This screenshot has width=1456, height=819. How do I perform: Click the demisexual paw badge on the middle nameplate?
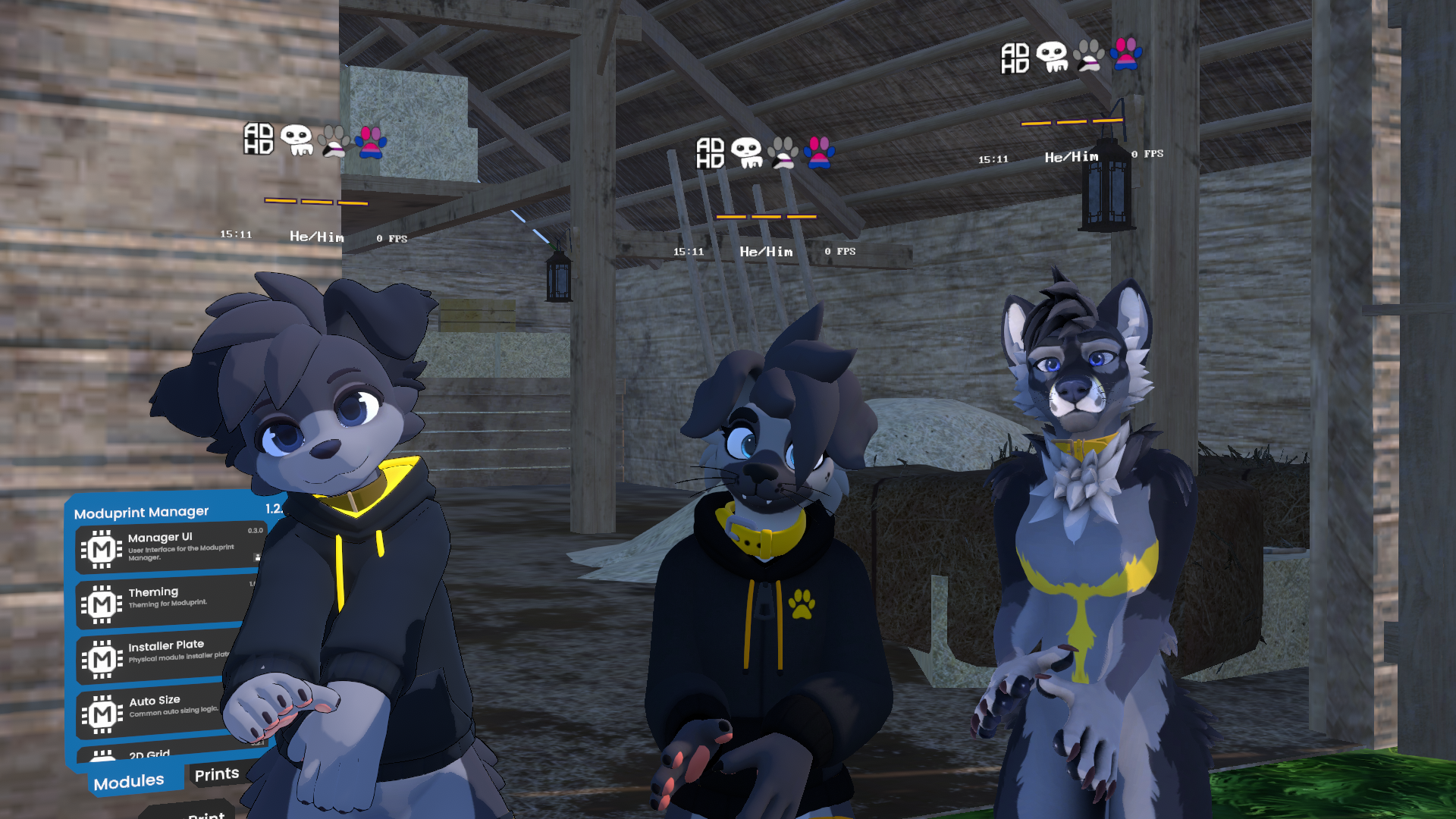coord(783,152)
